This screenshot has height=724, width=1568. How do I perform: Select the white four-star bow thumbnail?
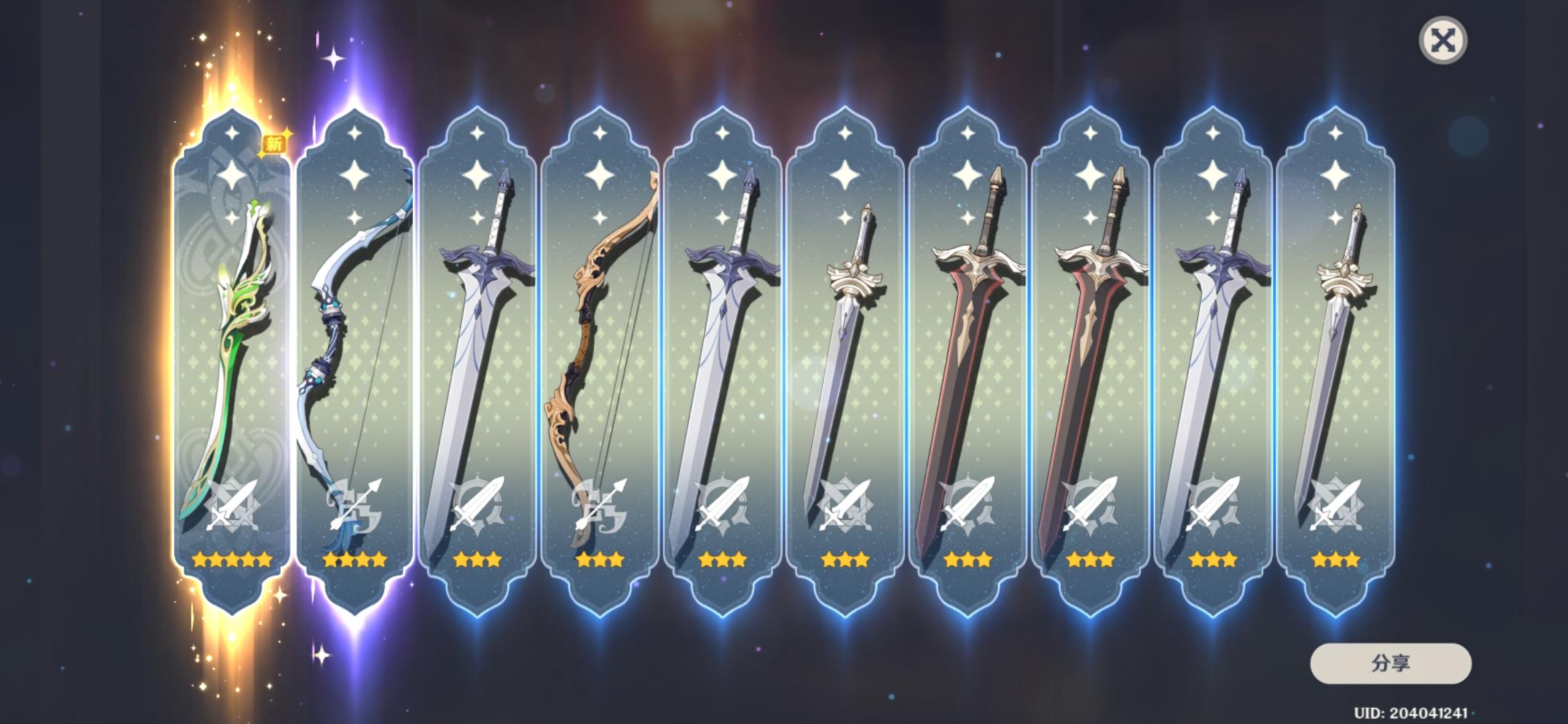pyautogui.click(x=352, y=322)
